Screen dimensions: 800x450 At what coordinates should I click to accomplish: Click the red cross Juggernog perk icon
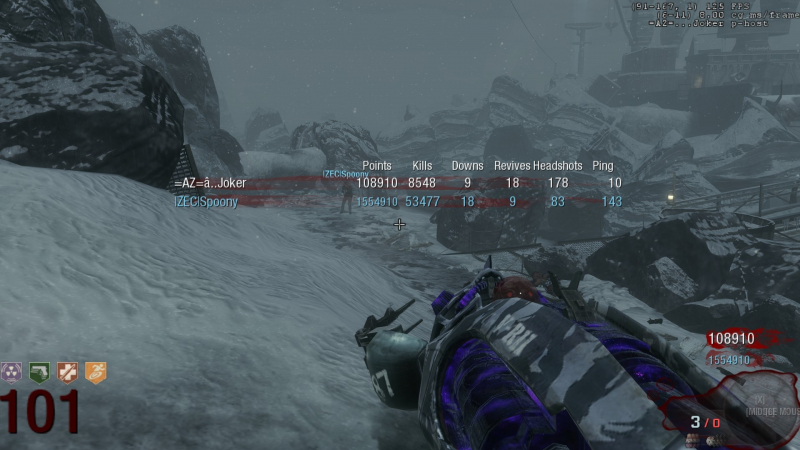(x=67, y=373)
